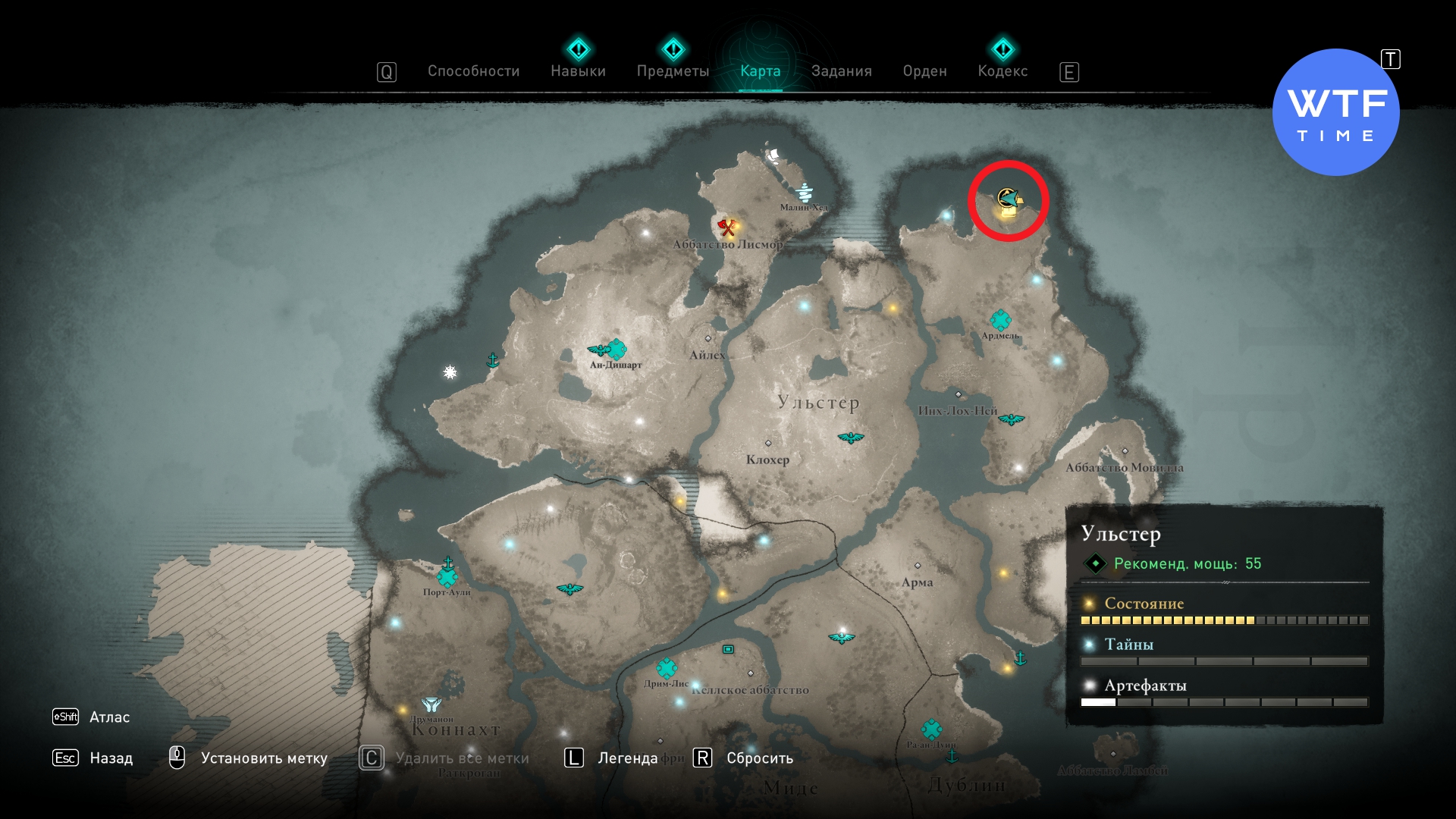Reset the map with Сбросить
Viewport: 1456px width, 819px height.
(x=759, y=758)
